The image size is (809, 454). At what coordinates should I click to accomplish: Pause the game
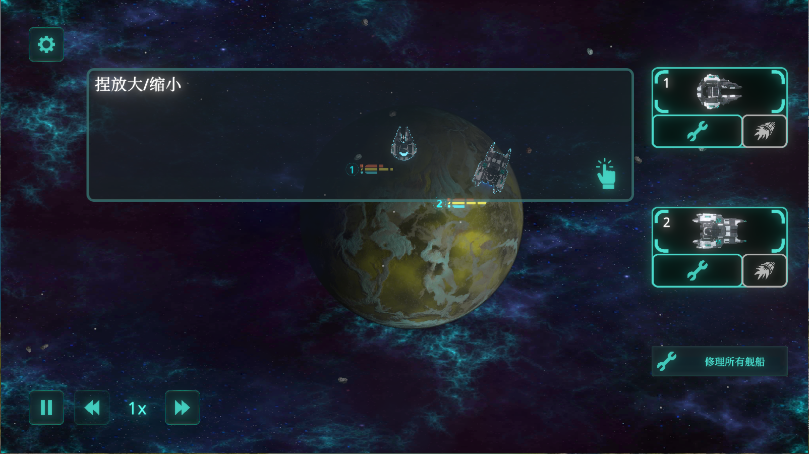46,408
